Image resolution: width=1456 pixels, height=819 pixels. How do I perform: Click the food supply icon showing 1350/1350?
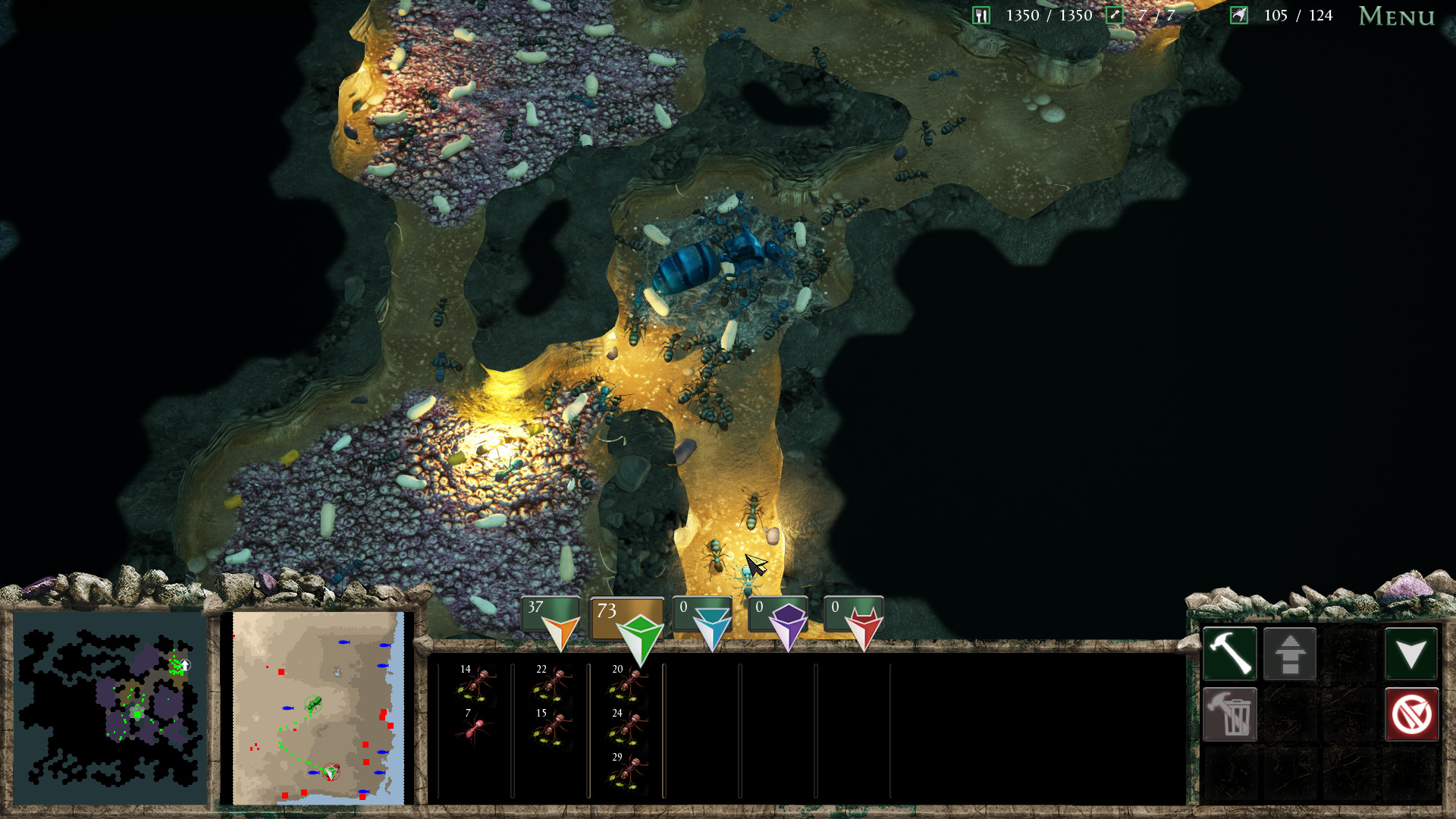981,14
